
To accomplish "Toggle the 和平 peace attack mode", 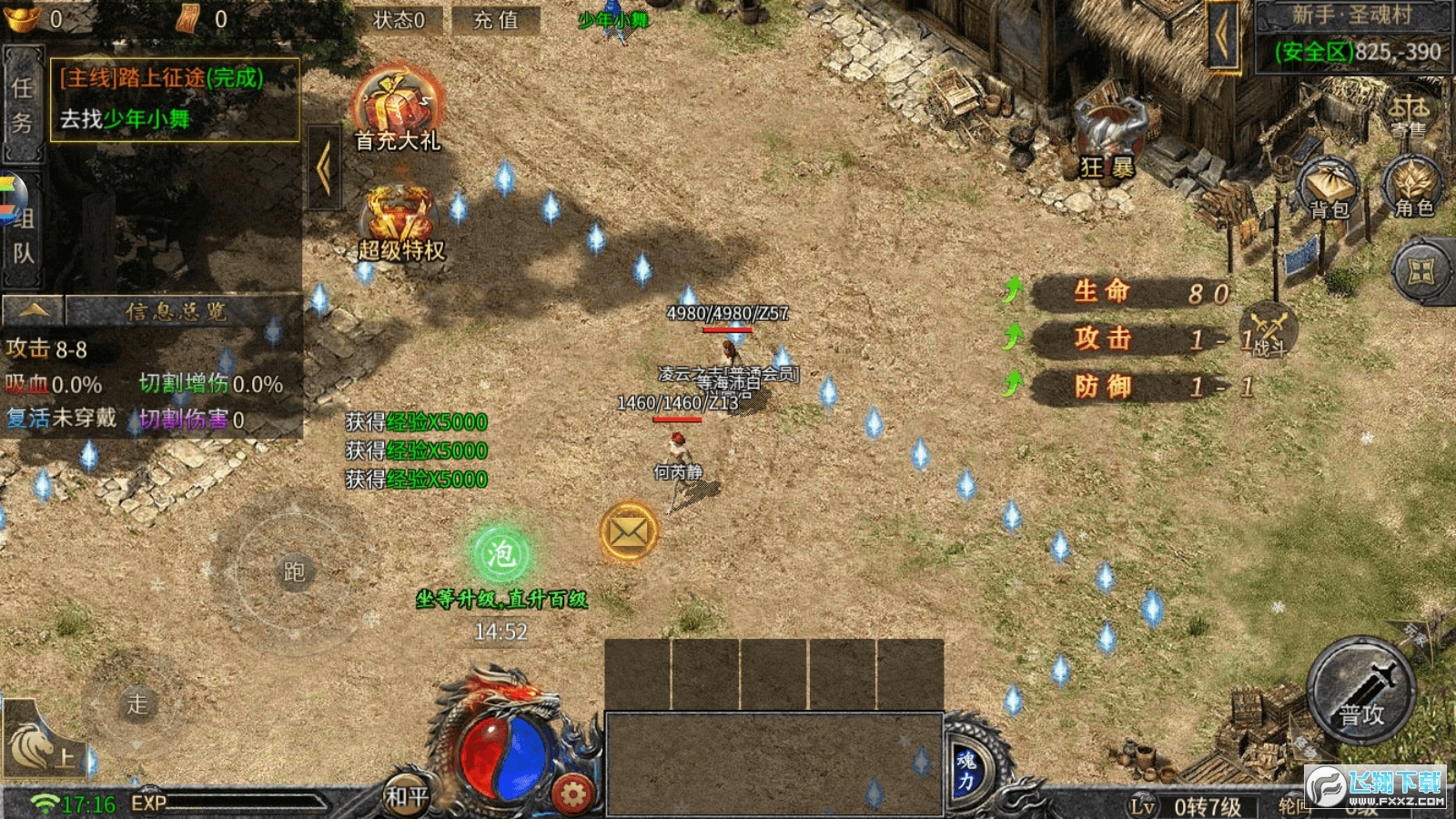I will [406, 796].
